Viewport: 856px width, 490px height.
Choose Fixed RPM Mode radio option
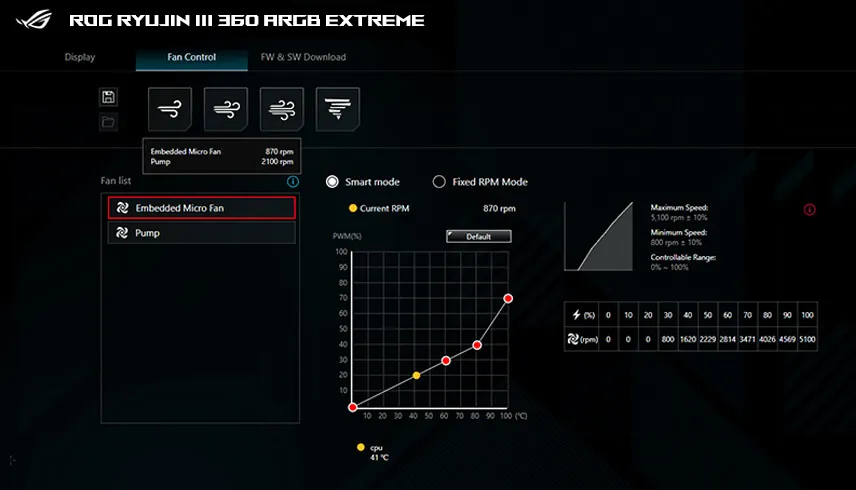[x=439, y=182]
